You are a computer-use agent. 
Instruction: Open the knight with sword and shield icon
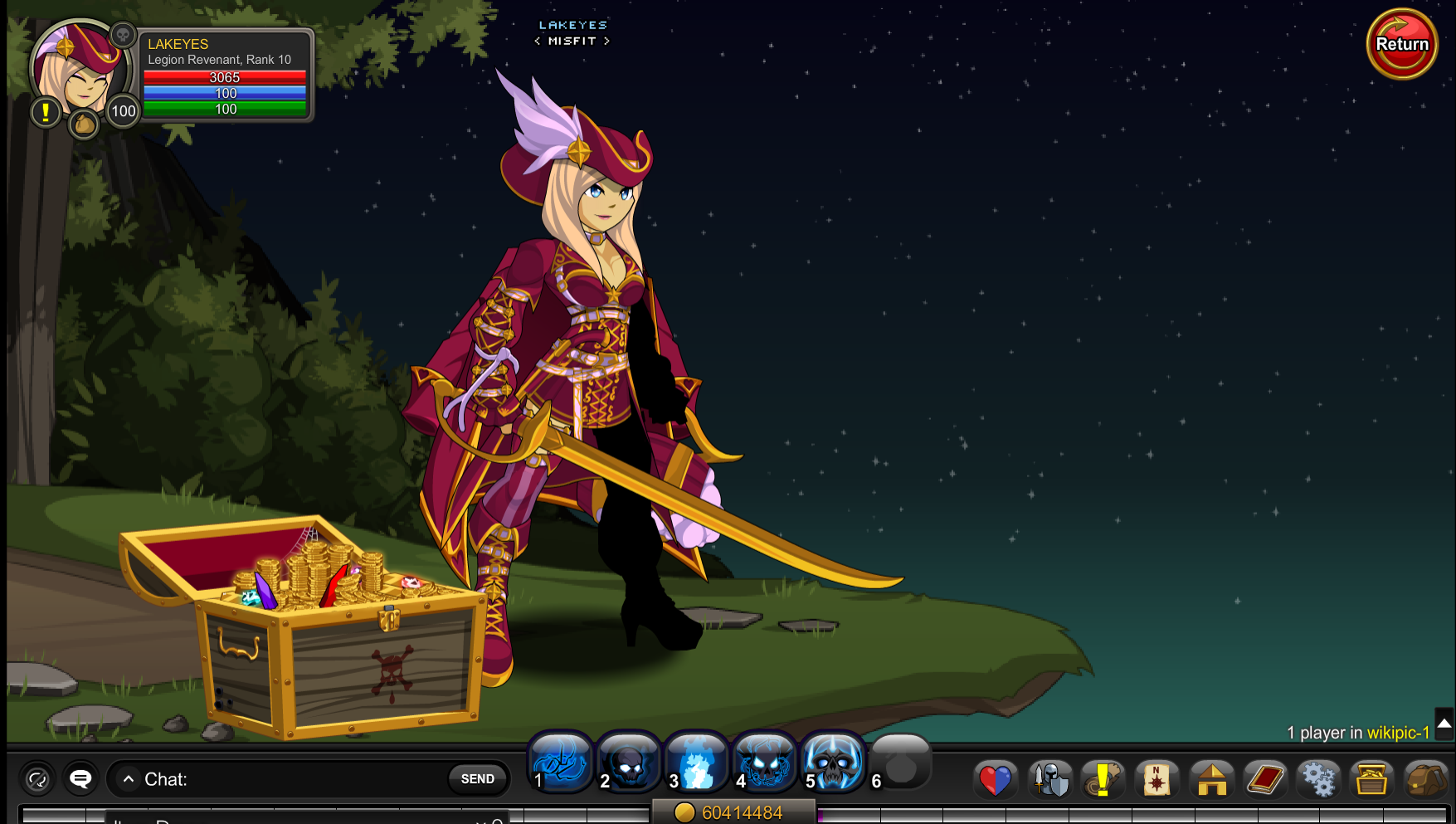1049,780
